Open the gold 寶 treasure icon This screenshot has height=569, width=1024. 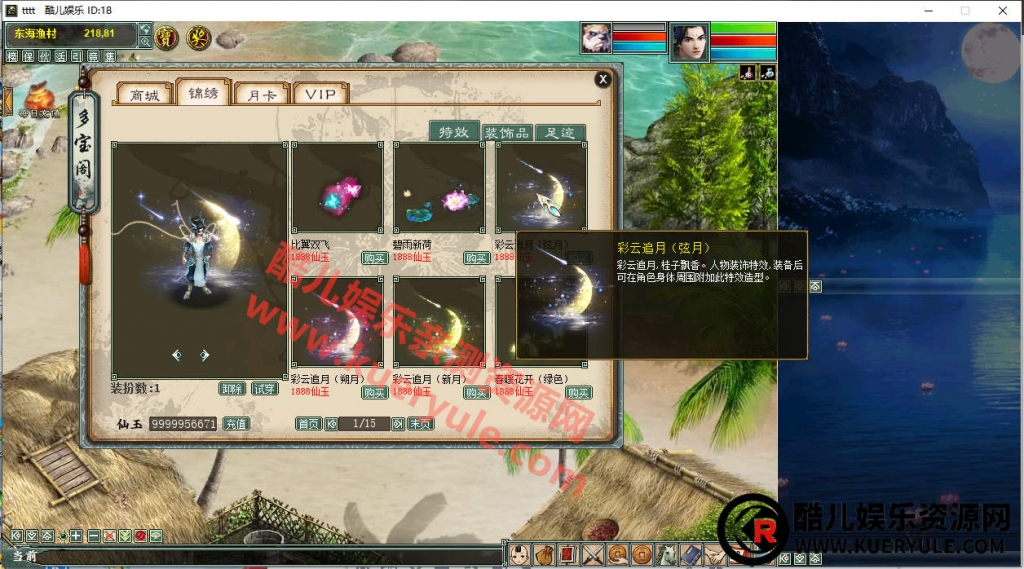pyautogui.click(x=166, y=38)
